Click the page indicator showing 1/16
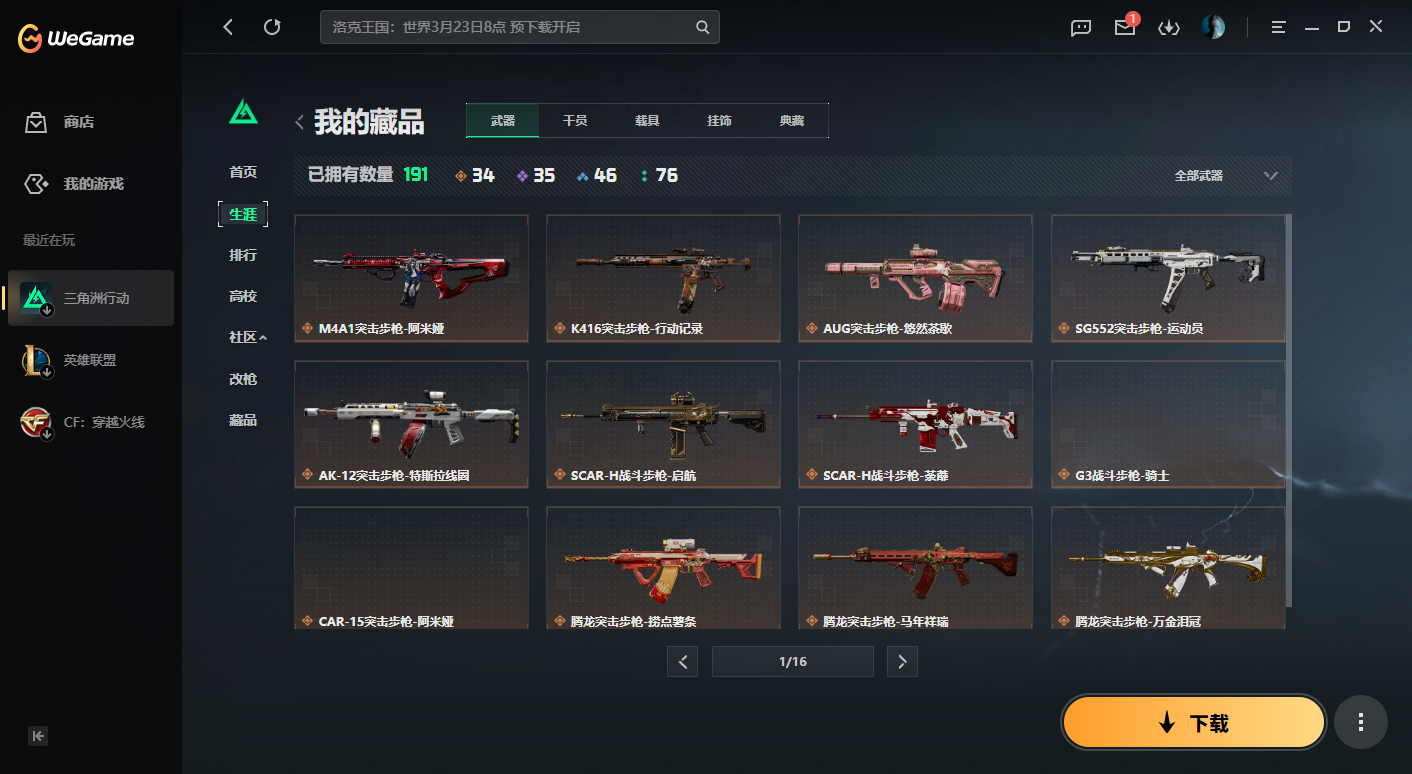 click(793, 661)
